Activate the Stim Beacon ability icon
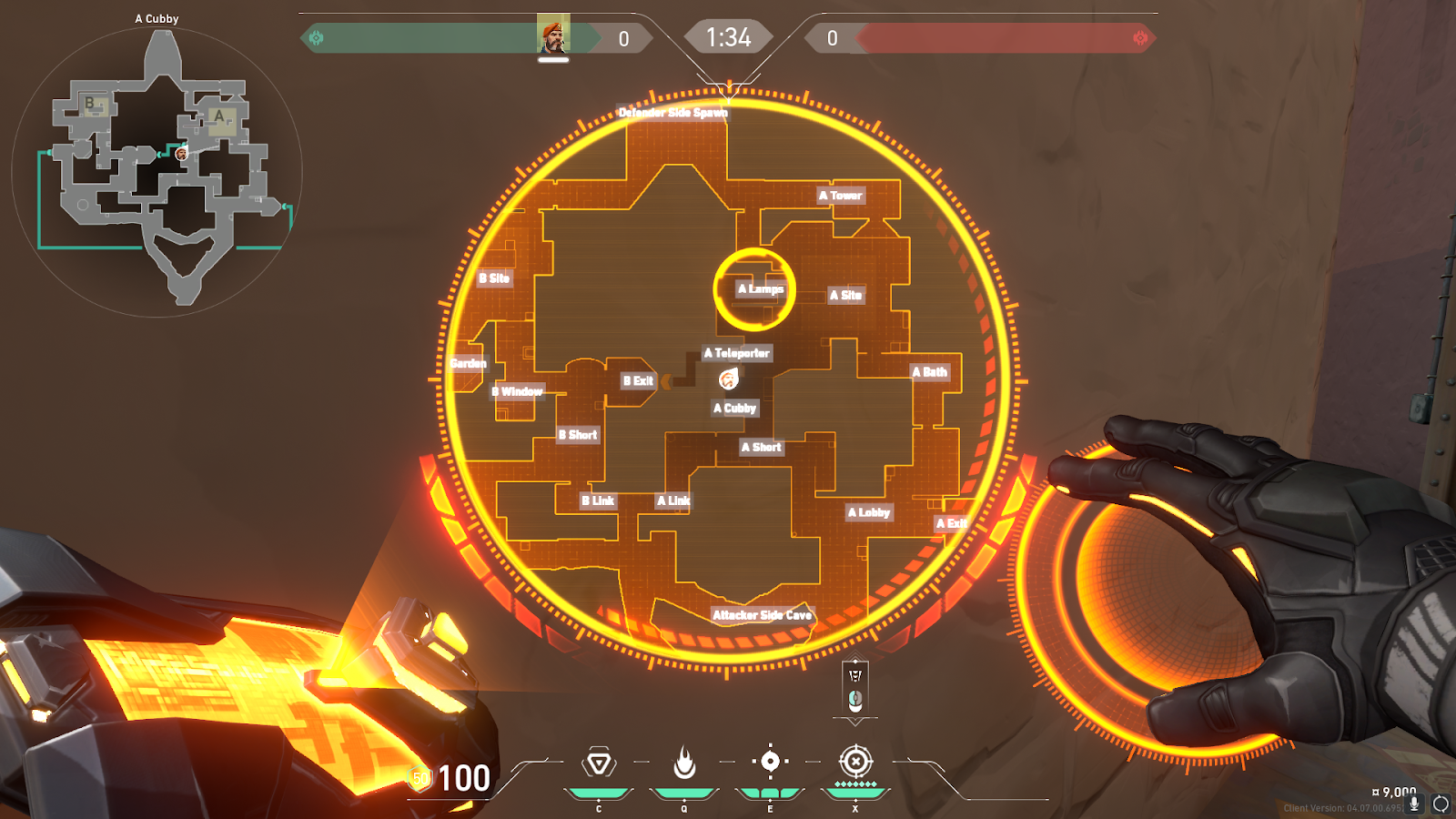Viewport: 1456px width, 819px height. [x=599, y=763]
